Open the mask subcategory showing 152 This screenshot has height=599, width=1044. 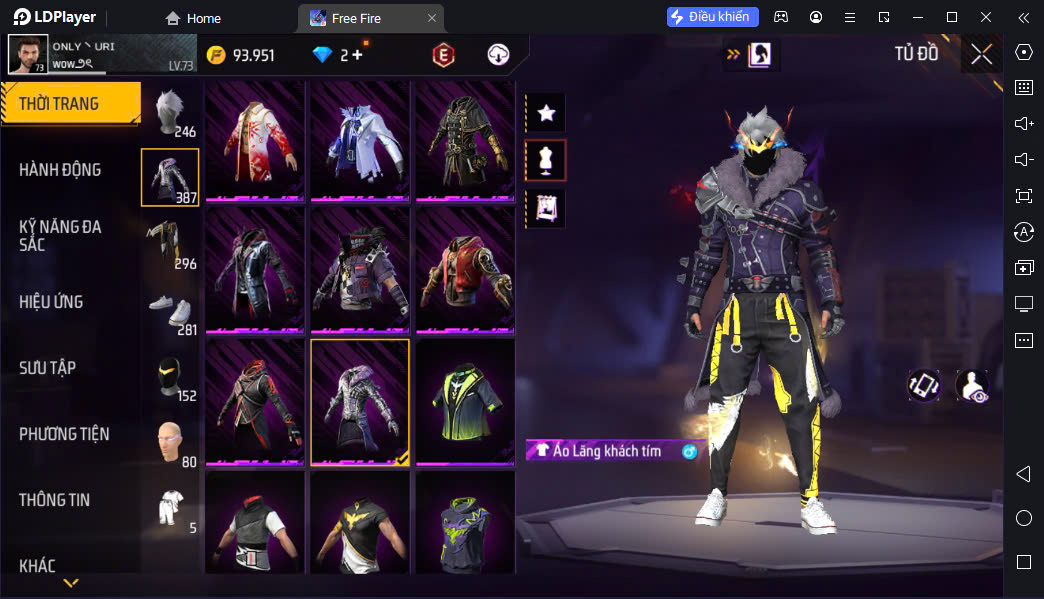tap(170, 376)
